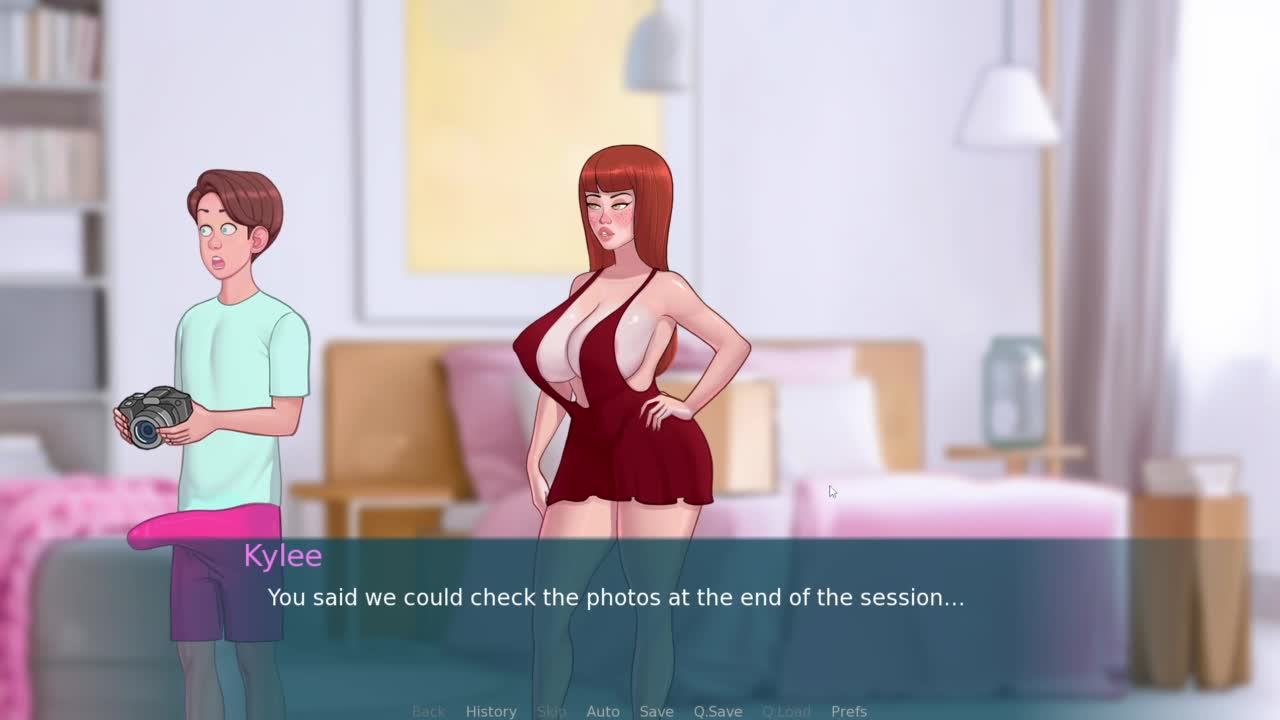Open the Save menu
The width and height of the screenshot is (1280, 720).
[x=656, y=711]
